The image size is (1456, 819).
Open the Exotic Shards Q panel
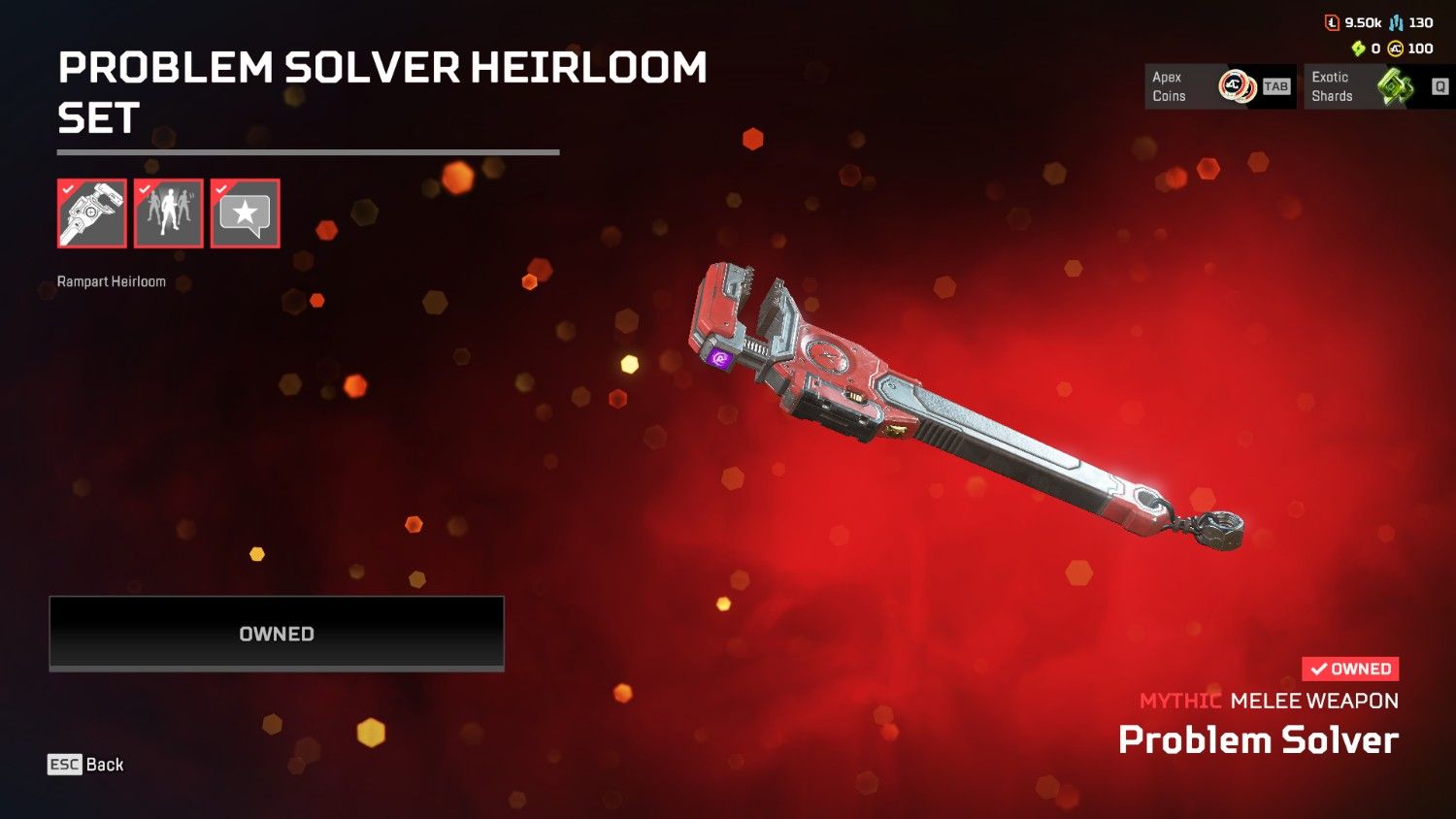point(1378,85)
